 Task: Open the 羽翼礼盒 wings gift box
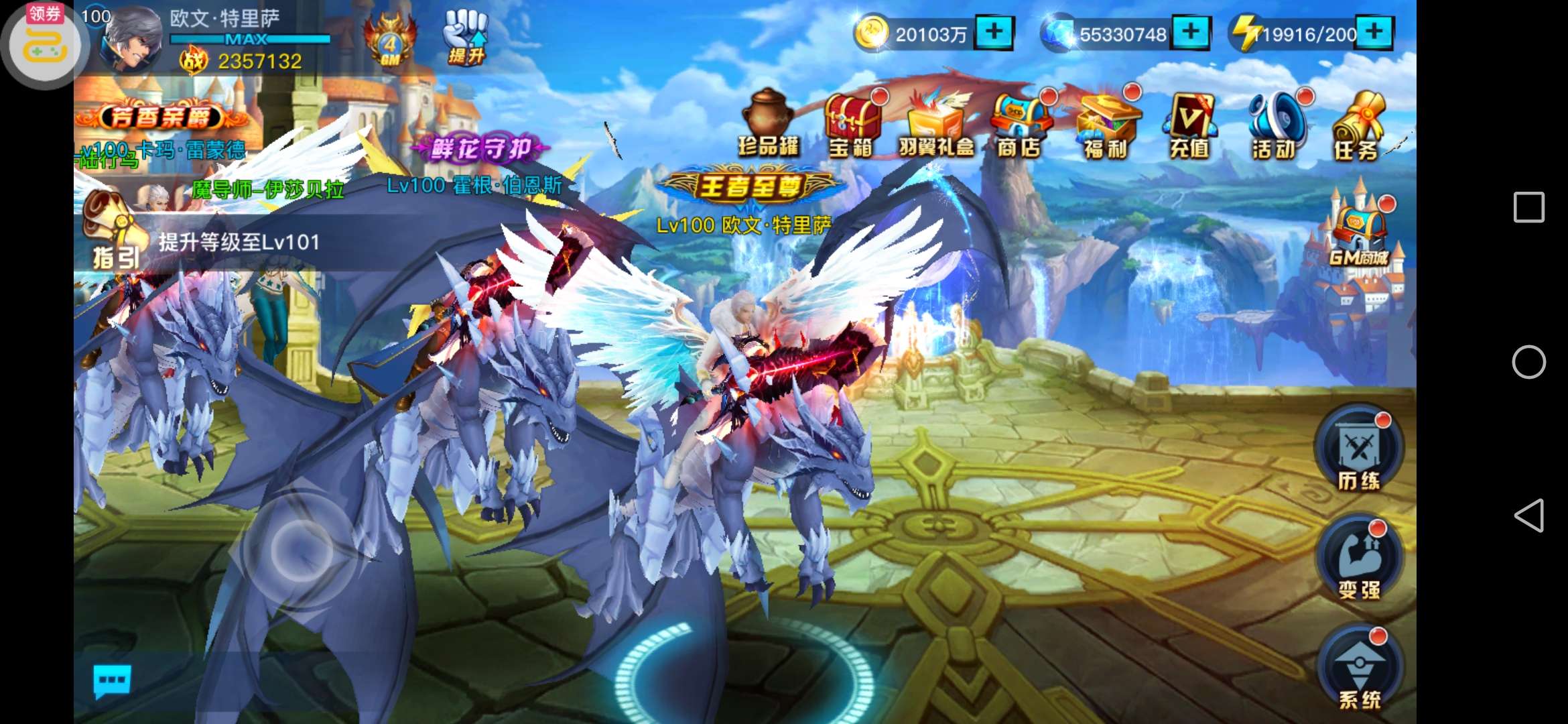(x=936, y=125)
